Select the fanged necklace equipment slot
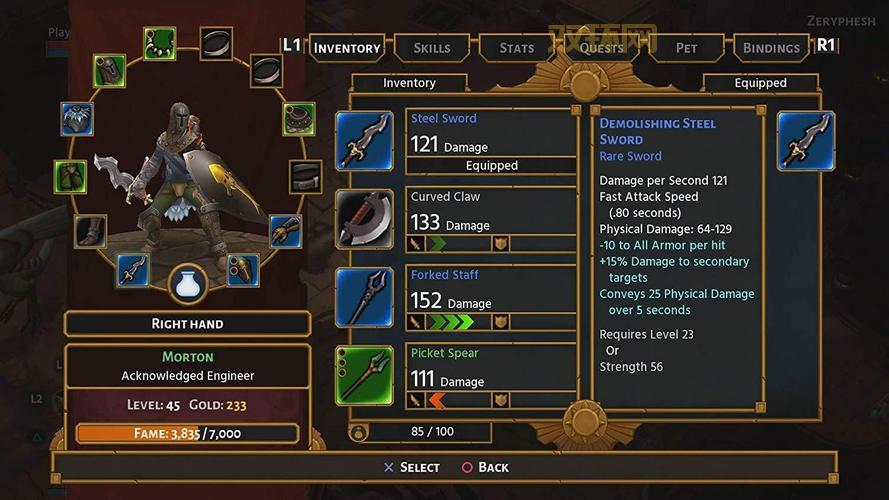This screenshot has width=889, height=500. pos(159,43)
